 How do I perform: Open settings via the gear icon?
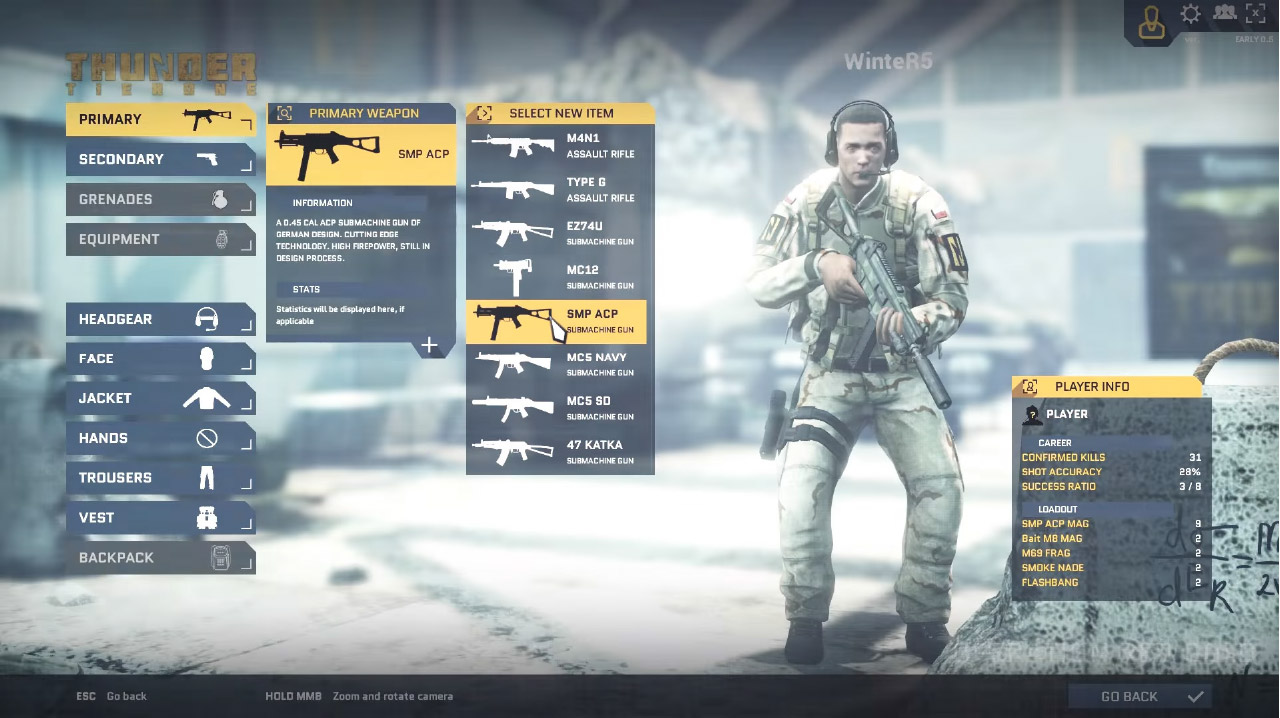(x=1191, y=14)
